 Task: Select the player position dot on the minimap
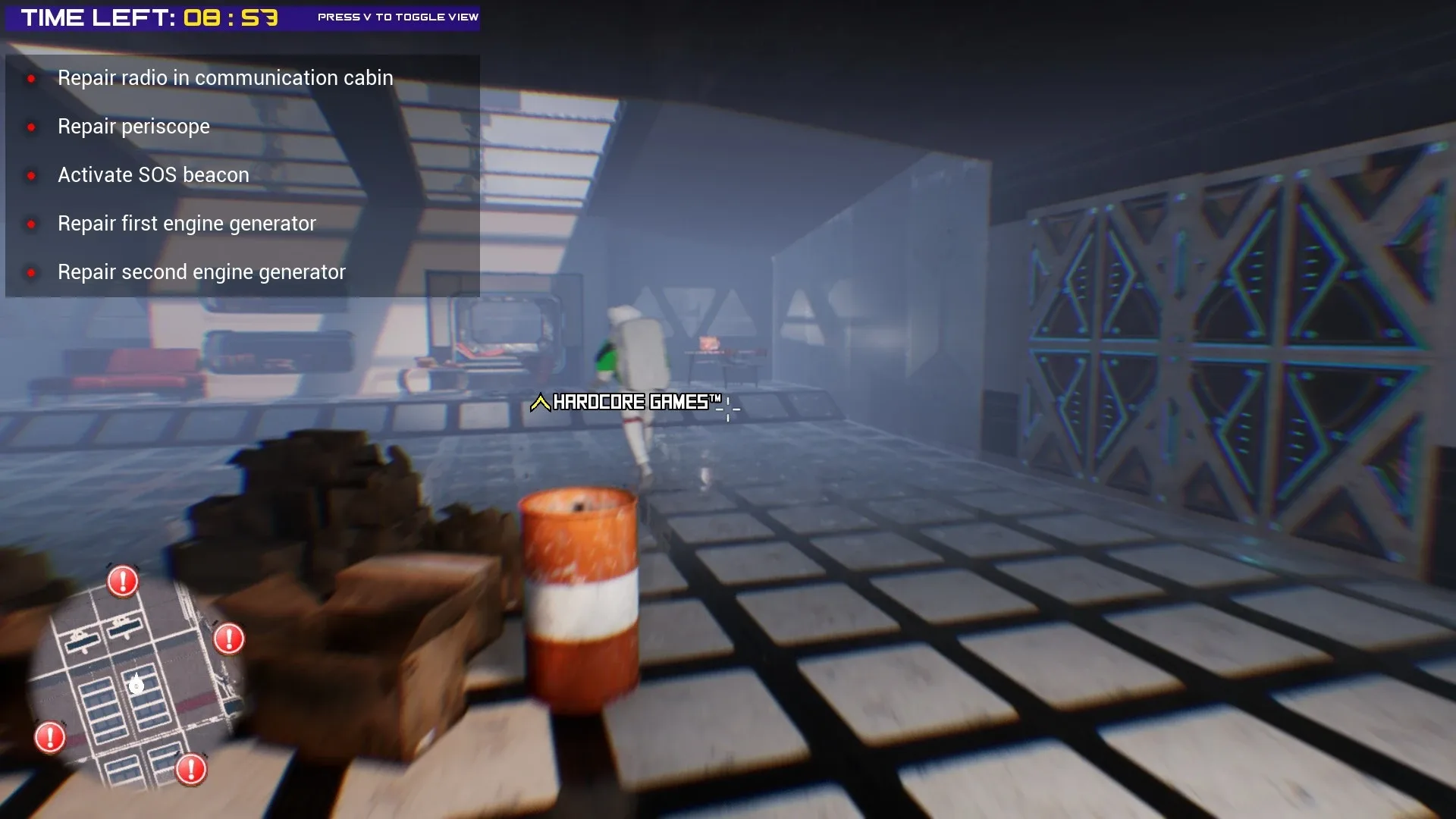(x=136, y=684)
